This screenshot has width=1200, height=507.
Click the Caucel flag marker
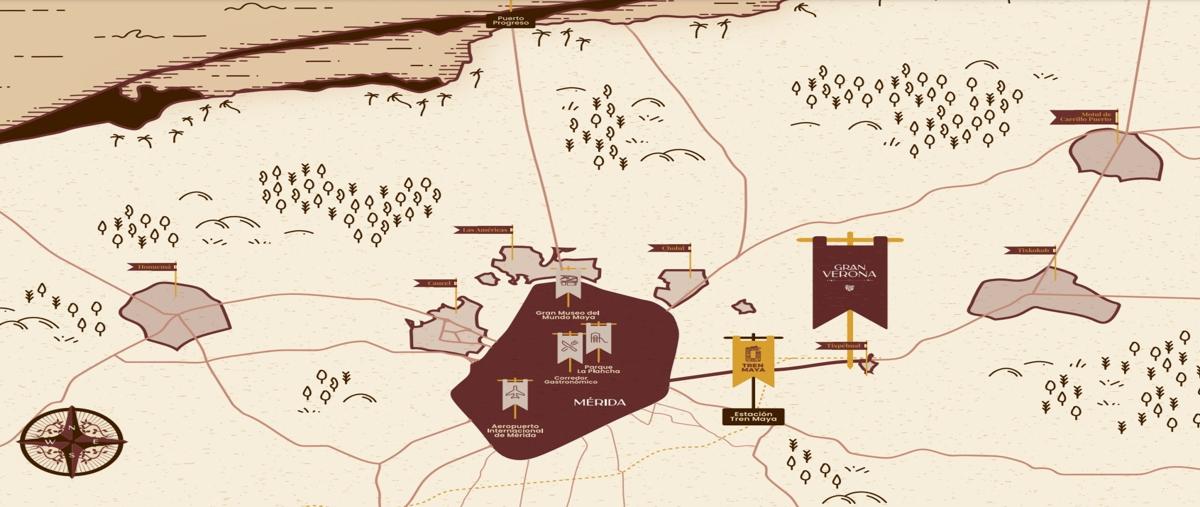pyautogui.click(x=438, y=283)
